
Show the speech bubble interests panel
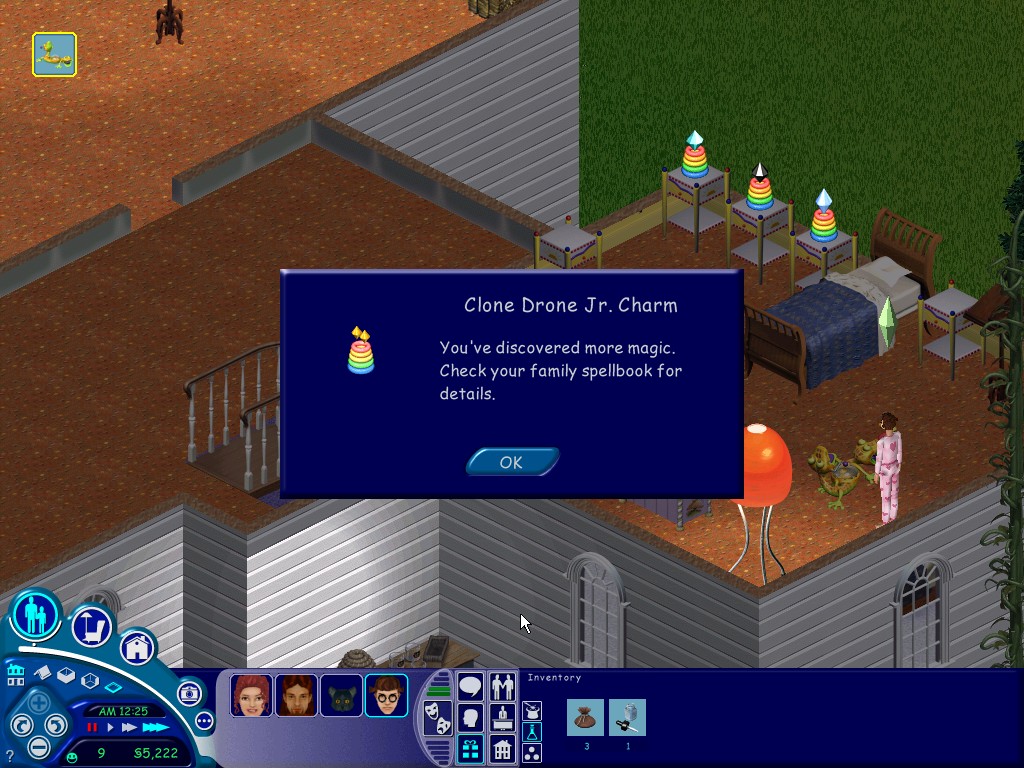pos(470,687)
